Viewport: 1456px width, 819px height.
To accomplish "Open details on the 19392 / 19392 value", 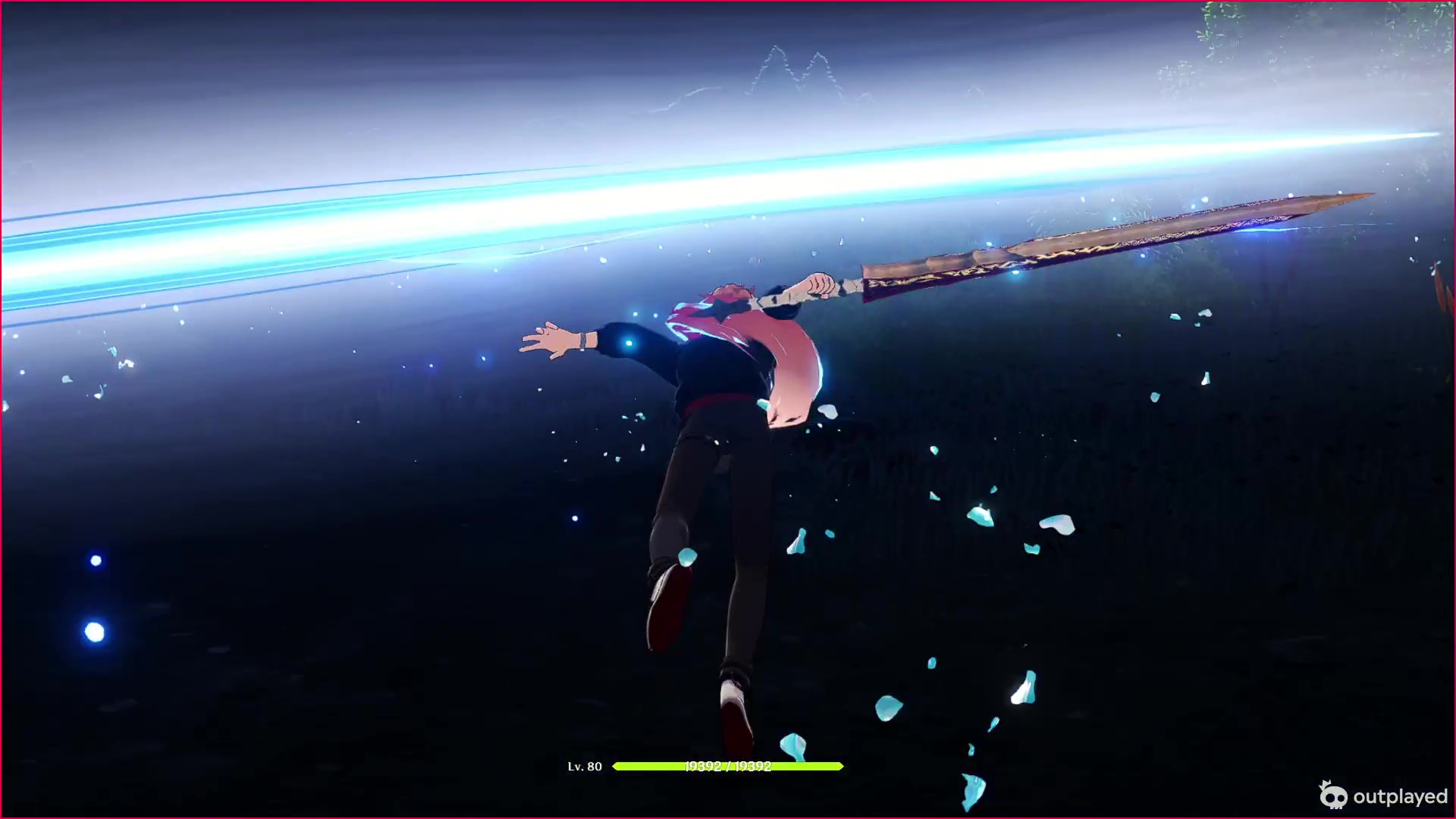I will pos(728,767).
